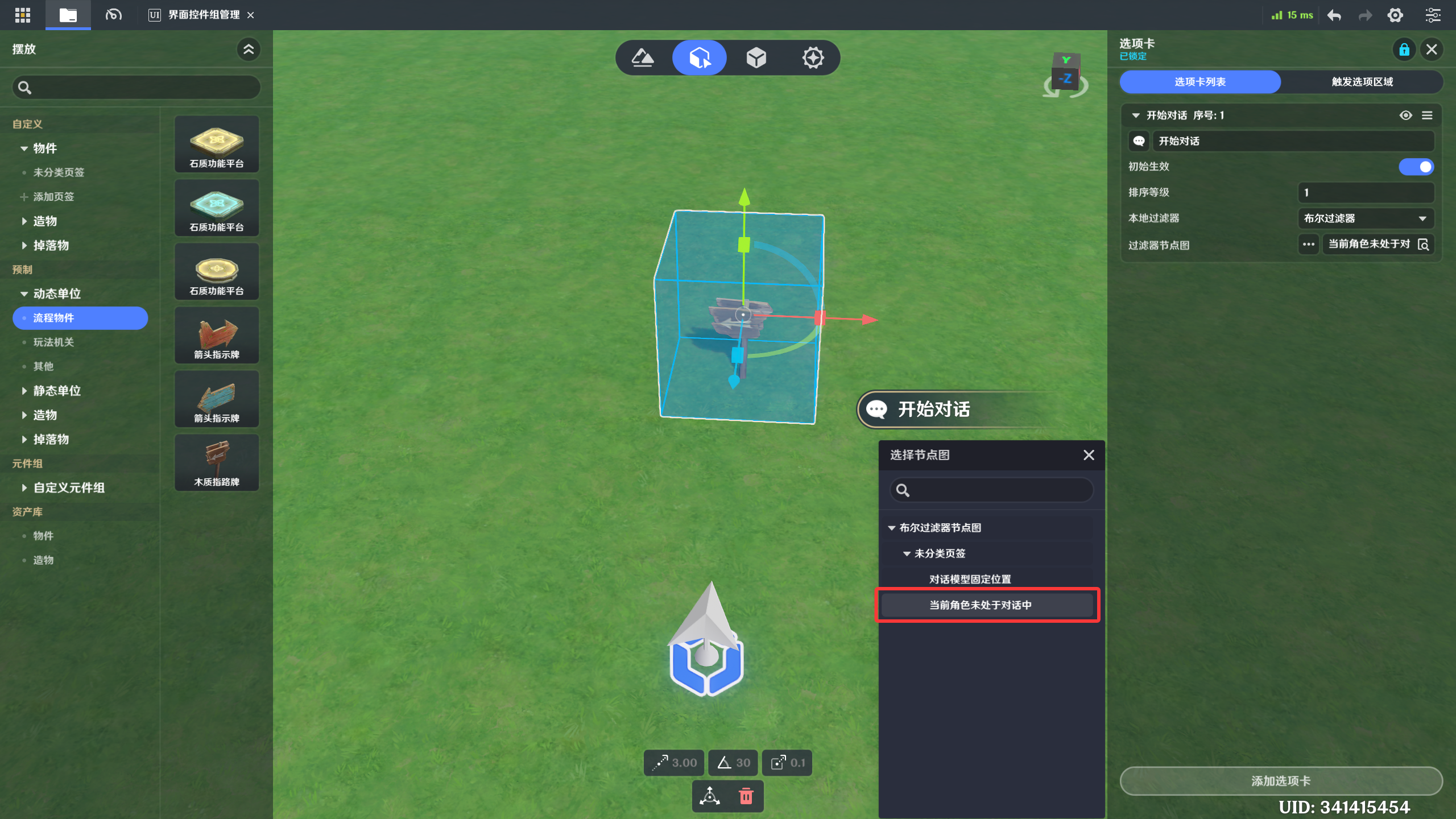Choose 当前角色未处于对话中 node graph
Image resolution: width=1456 pixels, height=819 pixels.
[980, 605]
